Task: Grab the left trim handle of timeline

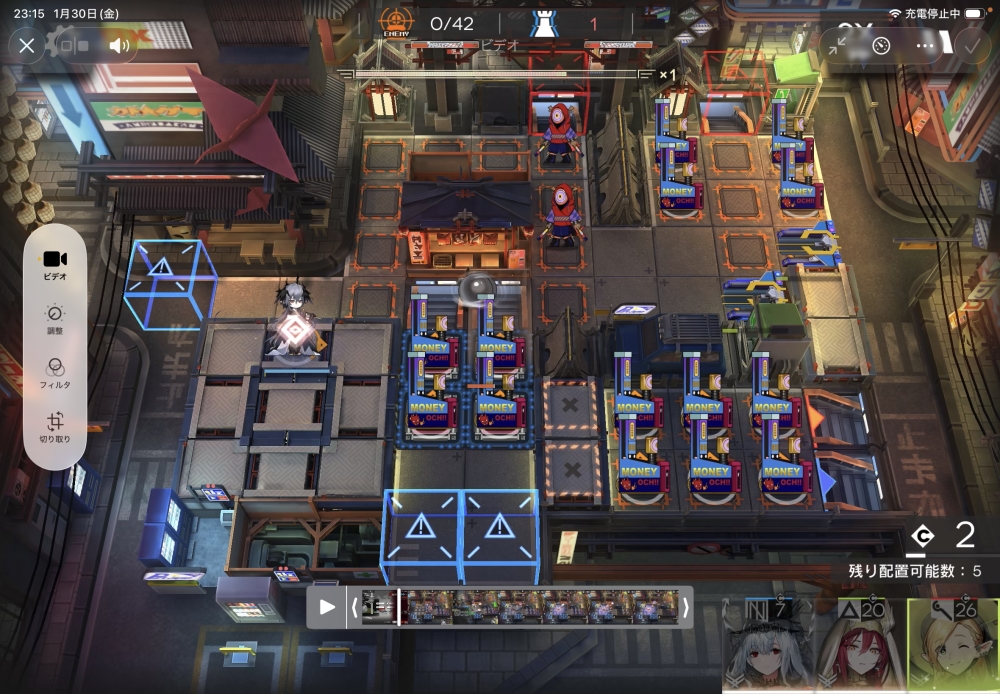Action: [x=354, y=607]
